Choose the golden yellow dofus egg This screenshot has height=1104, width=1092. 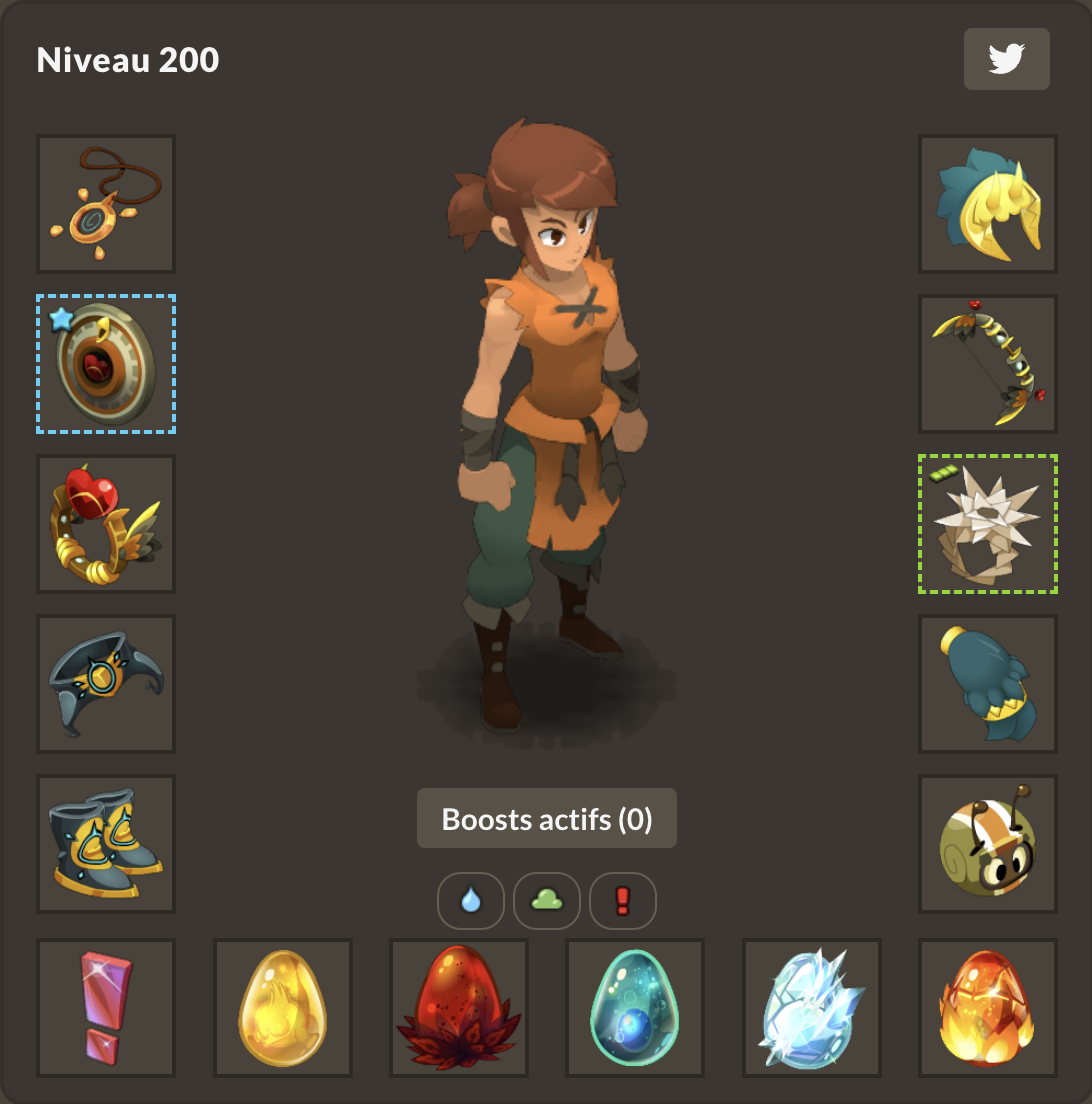(283, 1008)
